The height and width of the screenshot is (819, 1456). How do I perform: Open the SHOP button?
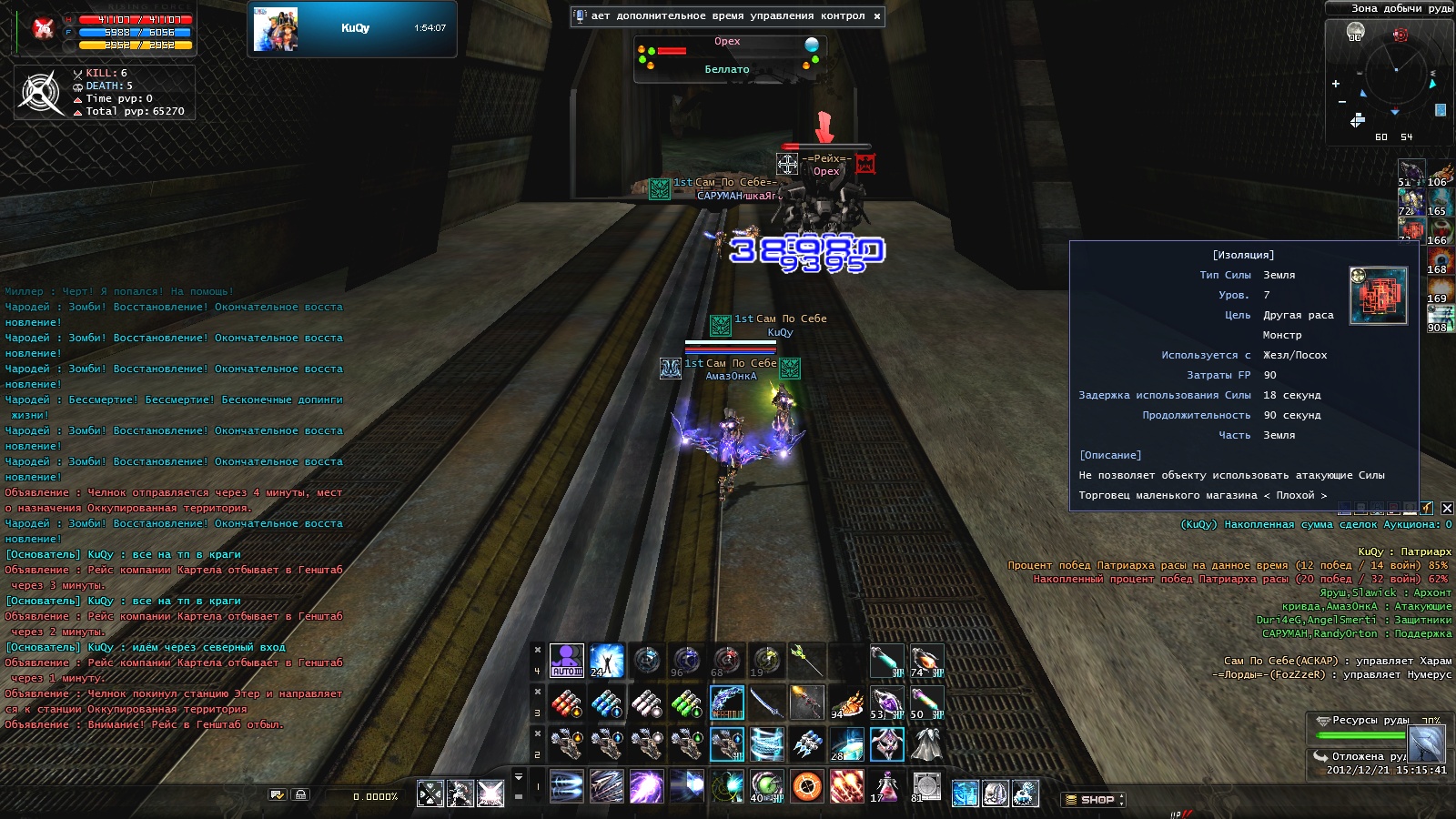[x=1095, y=800]
